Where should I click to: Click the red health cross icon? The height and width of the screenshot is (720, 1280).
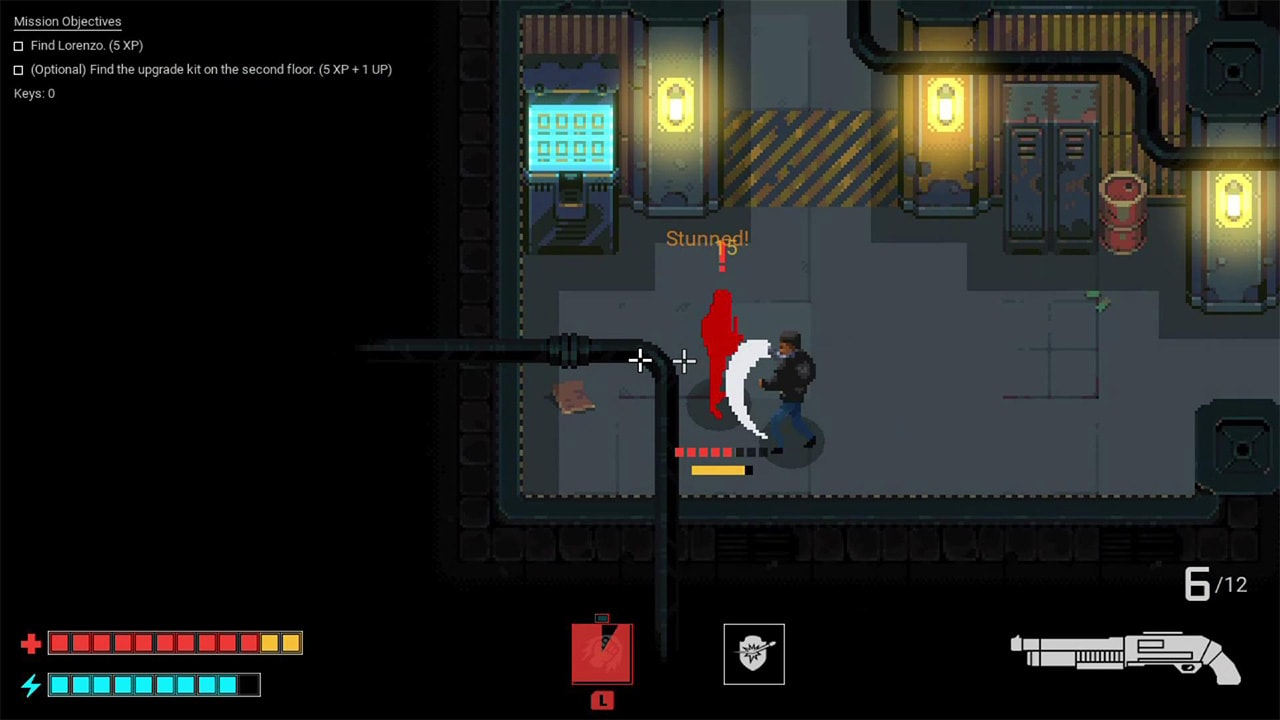click(30, 642)
